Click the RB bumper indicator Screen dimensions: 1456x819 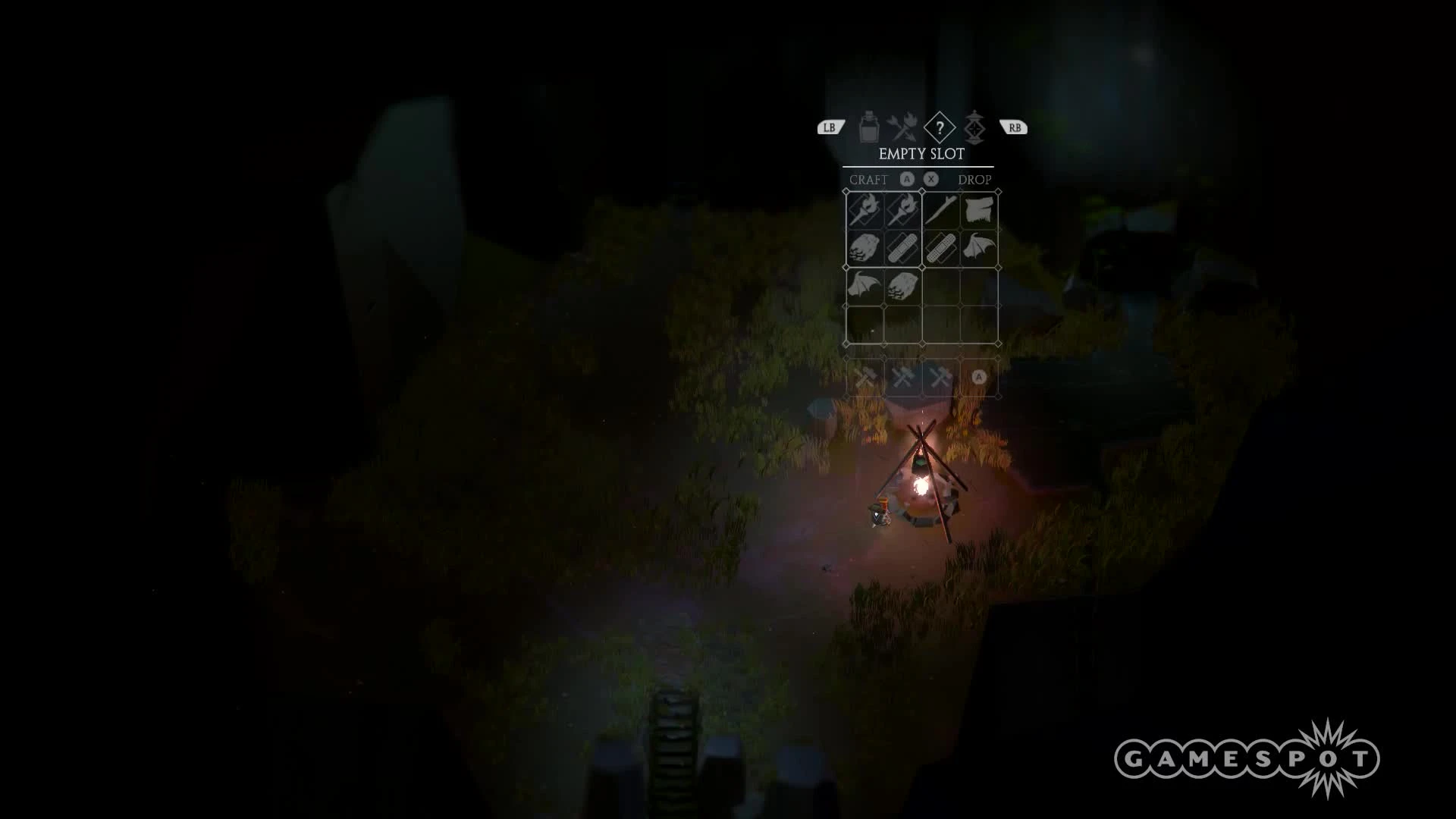point(1015,127)
